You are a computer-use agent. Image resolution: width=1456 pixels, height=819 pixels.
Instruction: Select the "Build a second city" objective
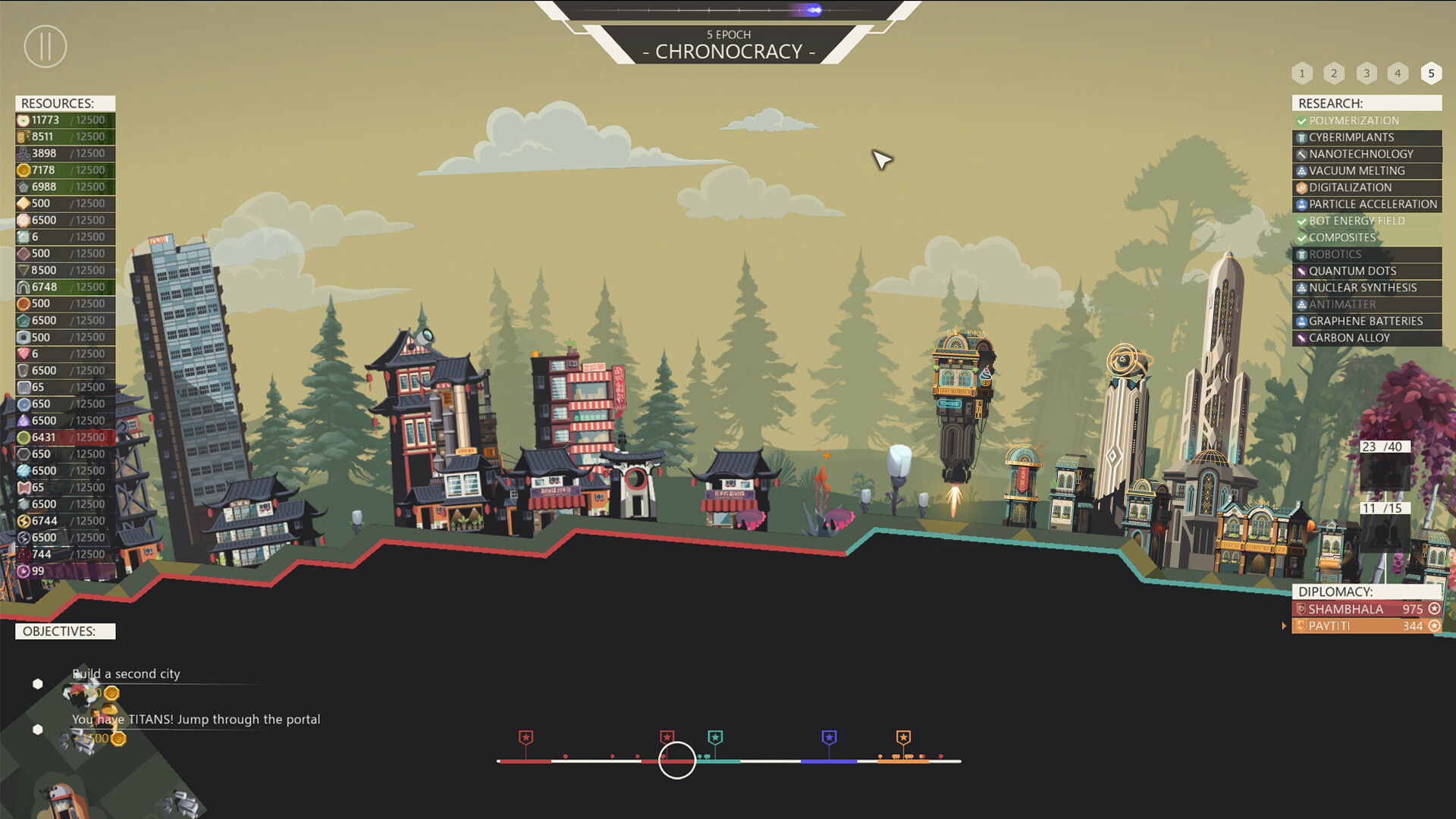(126, 673)
